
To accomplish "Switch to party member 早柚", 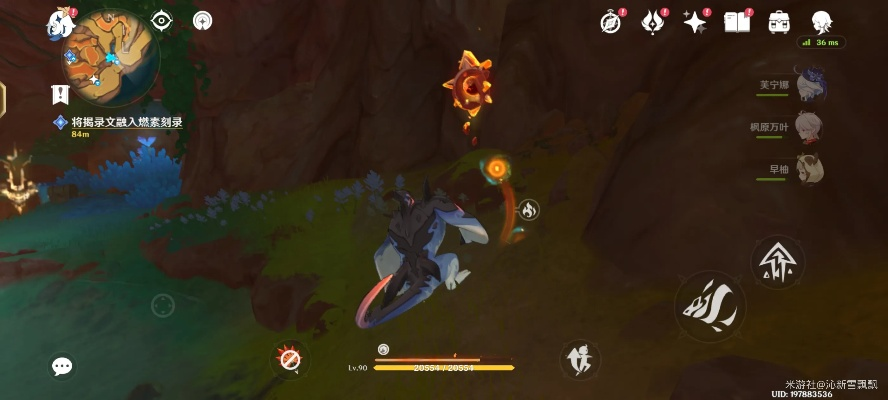I will point(809,169).
